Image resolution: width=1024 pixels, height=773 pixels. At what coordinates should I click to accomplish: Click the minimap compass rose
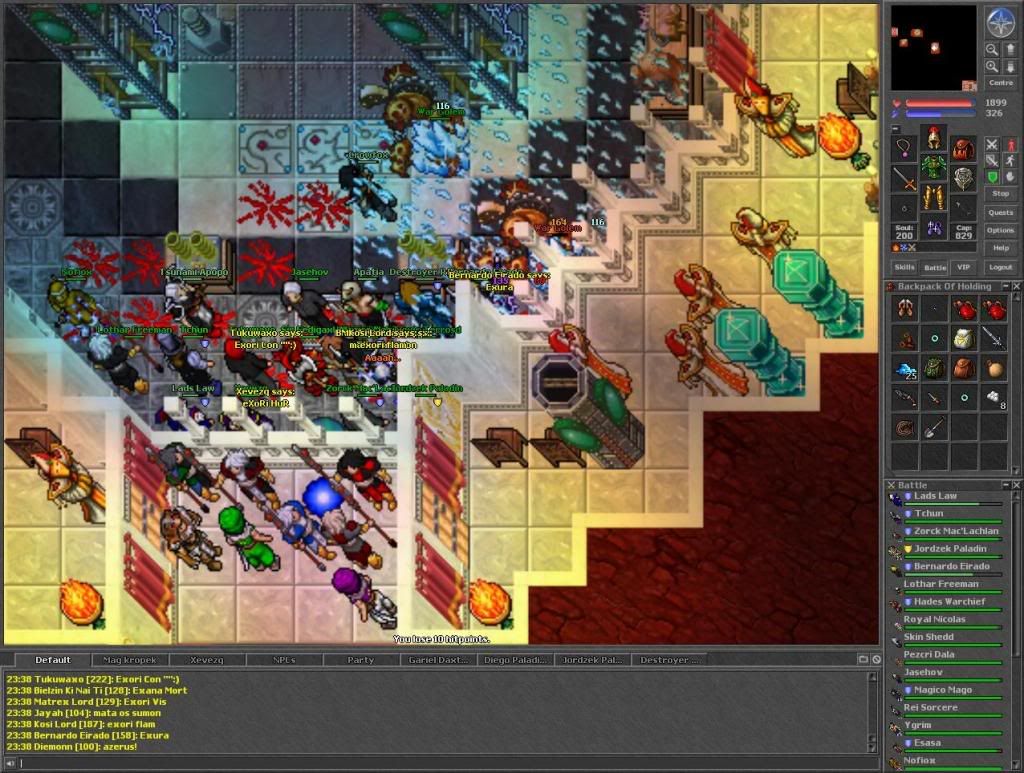click(1000, 21)
